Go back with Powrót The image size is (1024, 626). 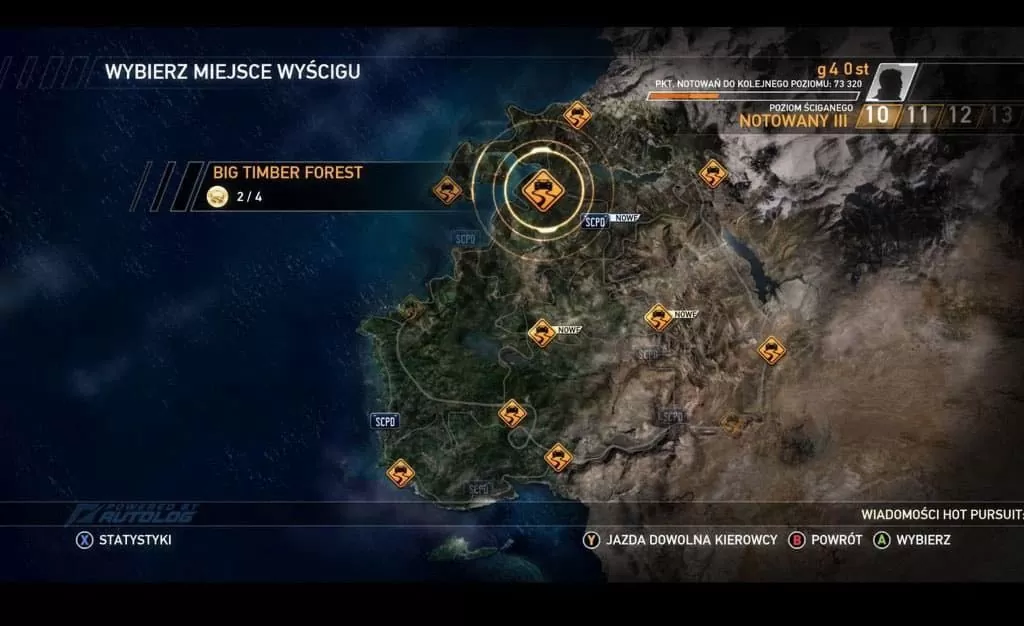click(x=826, y=540)
